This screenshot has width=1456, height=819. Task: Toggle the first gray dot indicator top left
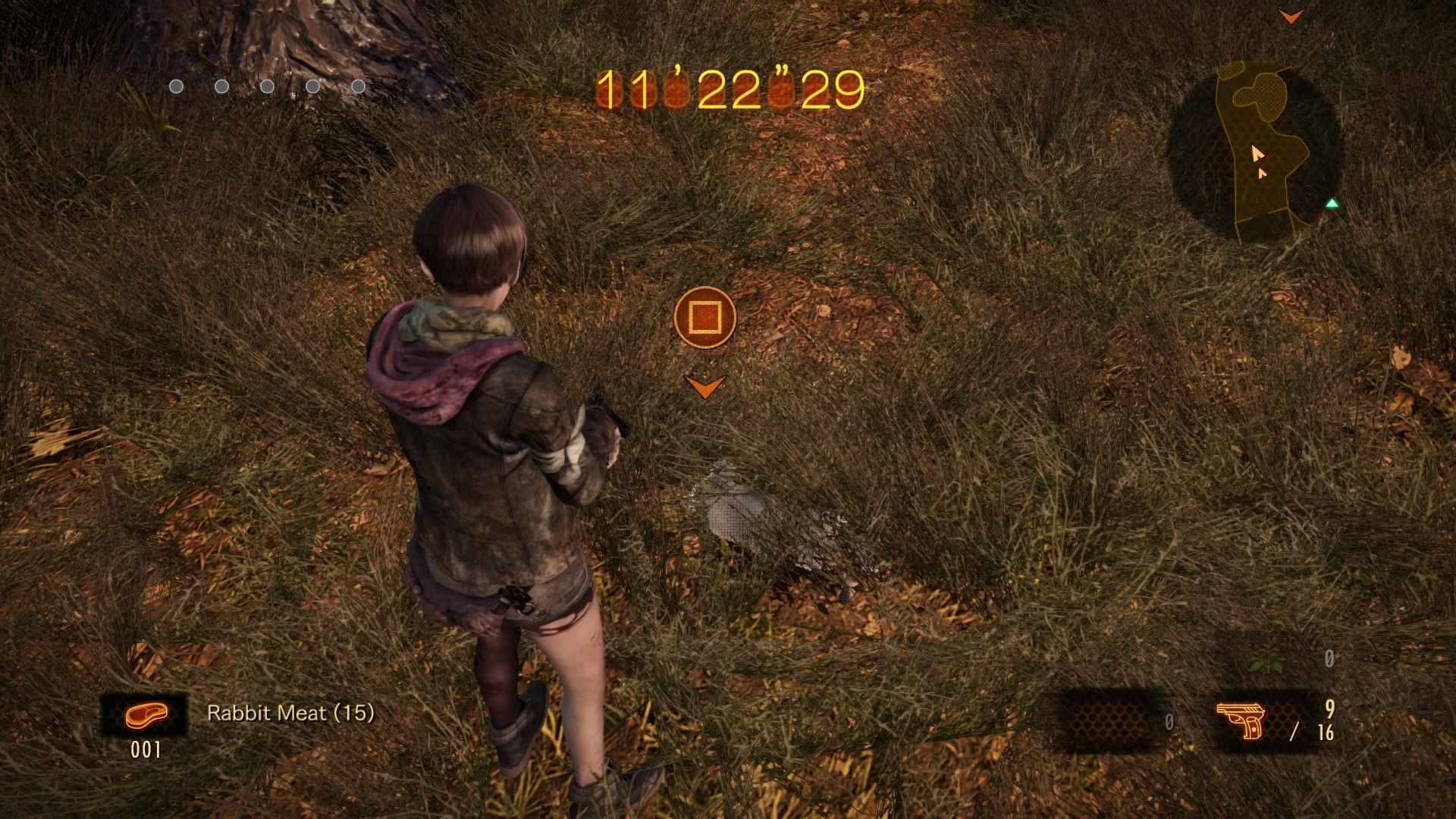click(x=176, y=87)
